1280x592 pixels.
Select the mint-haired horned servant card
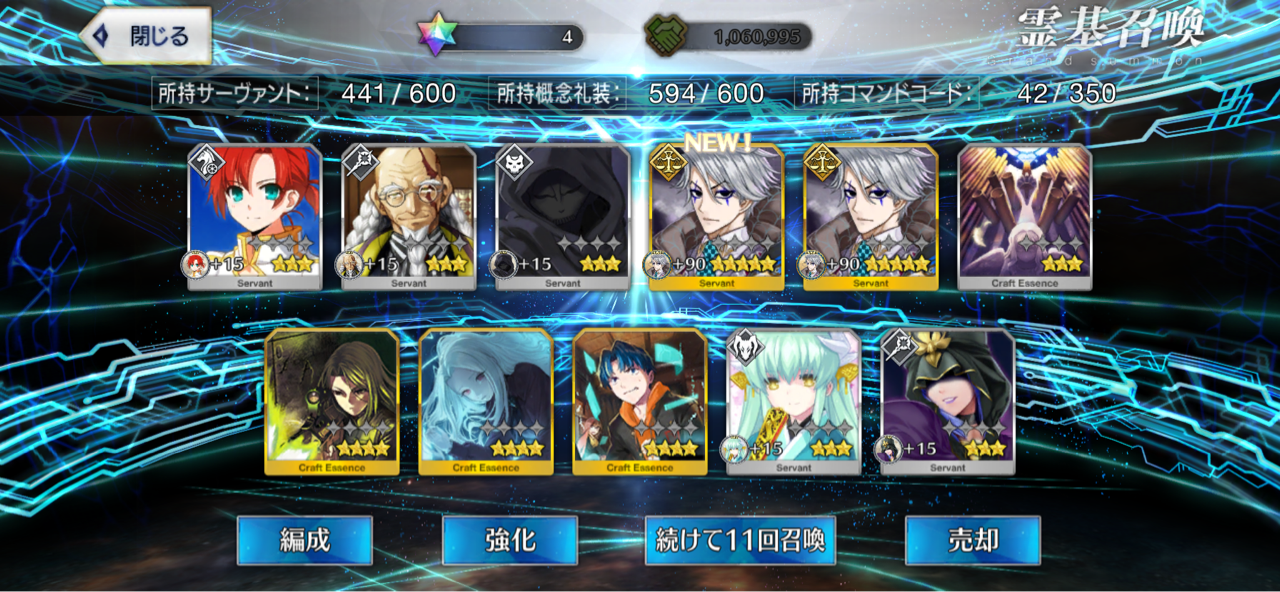(793, 401)
